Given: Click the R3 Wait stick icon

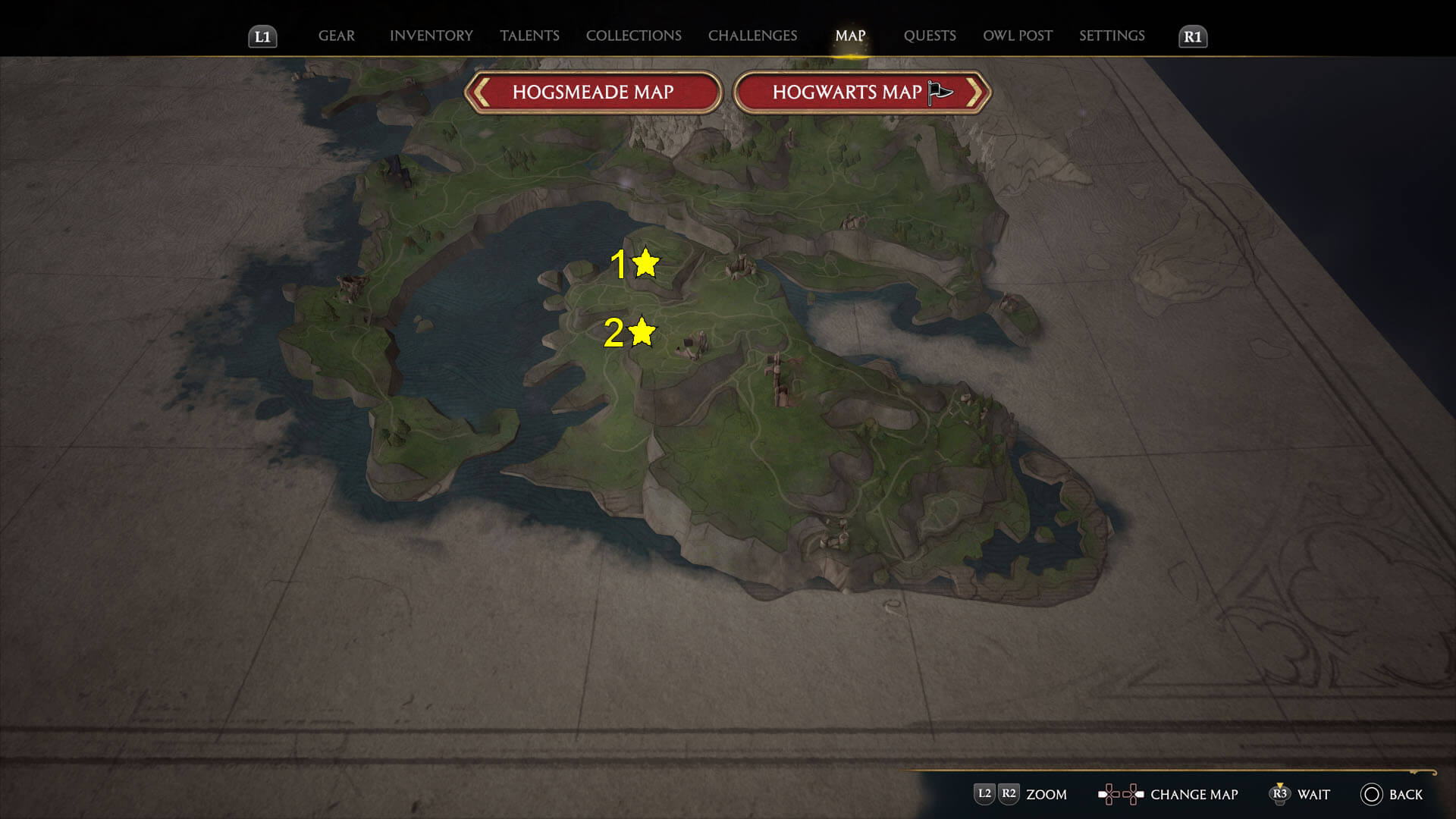Looking at the screenshot, I should [x=1280, y=795].
